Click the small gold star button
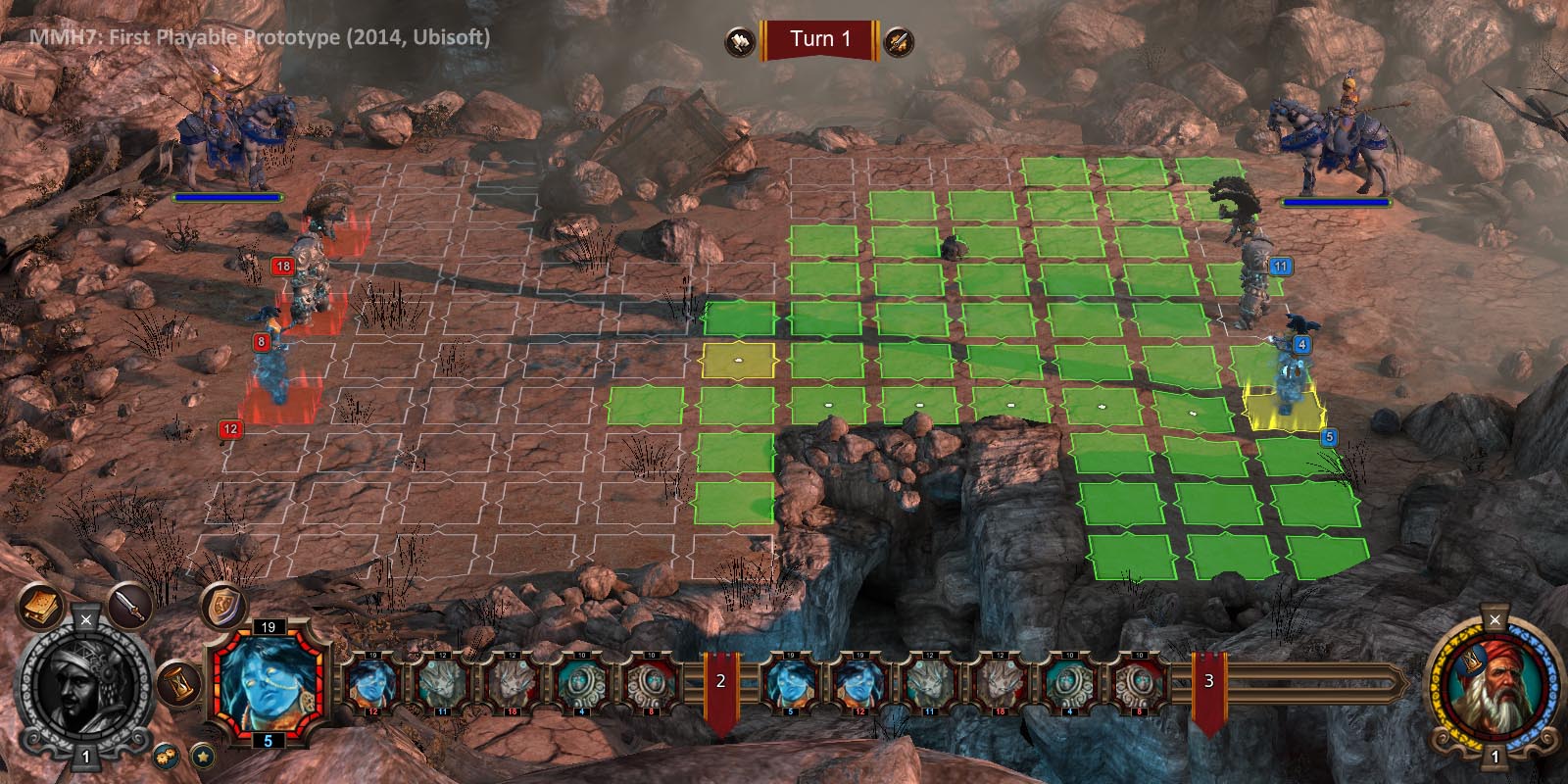The image size is (1568, 784). (x=202, y=756)
